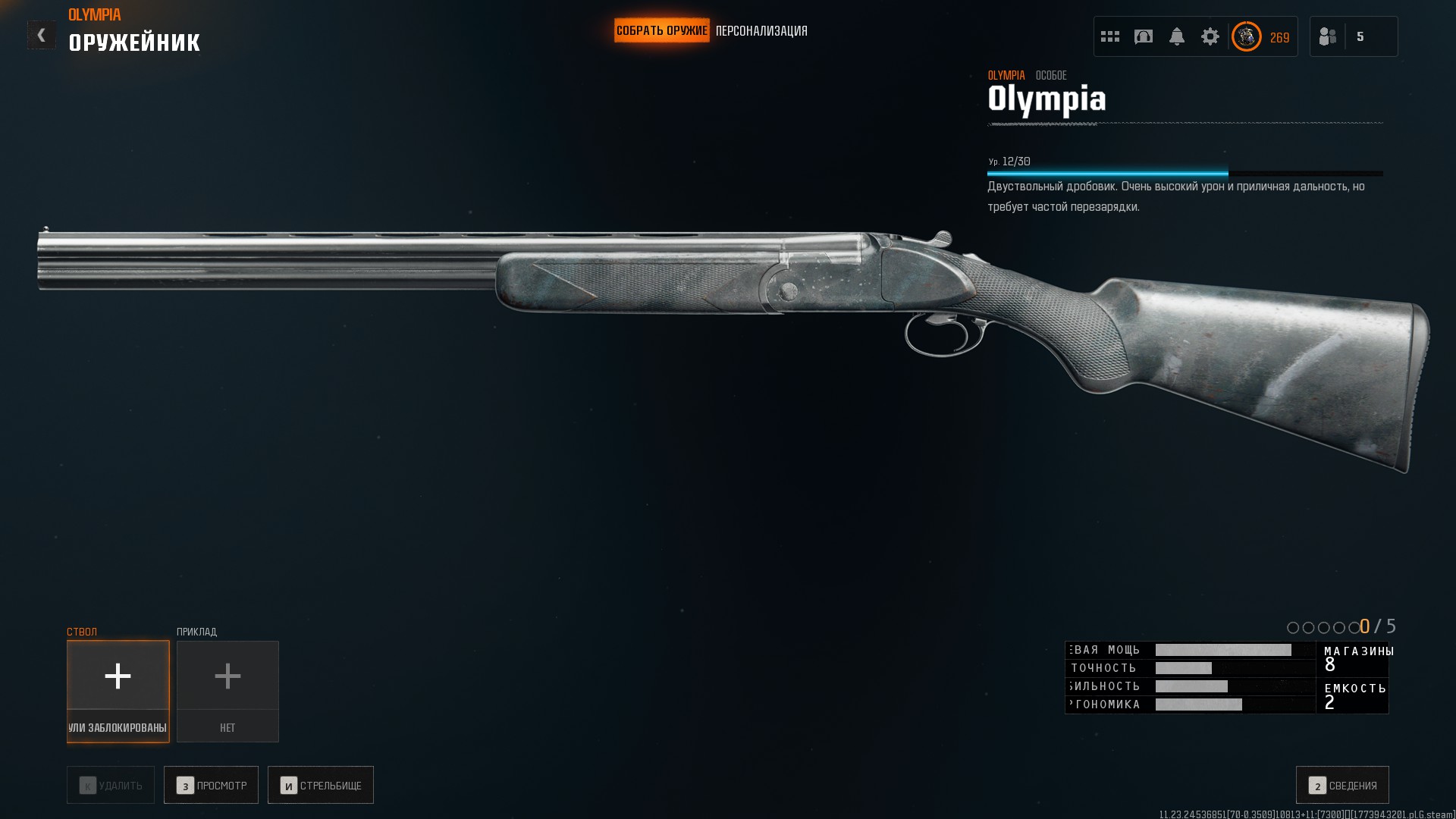Open settings with the gear icon
The width and height of the screenshot is (1456, 819).
[1210, 36]
